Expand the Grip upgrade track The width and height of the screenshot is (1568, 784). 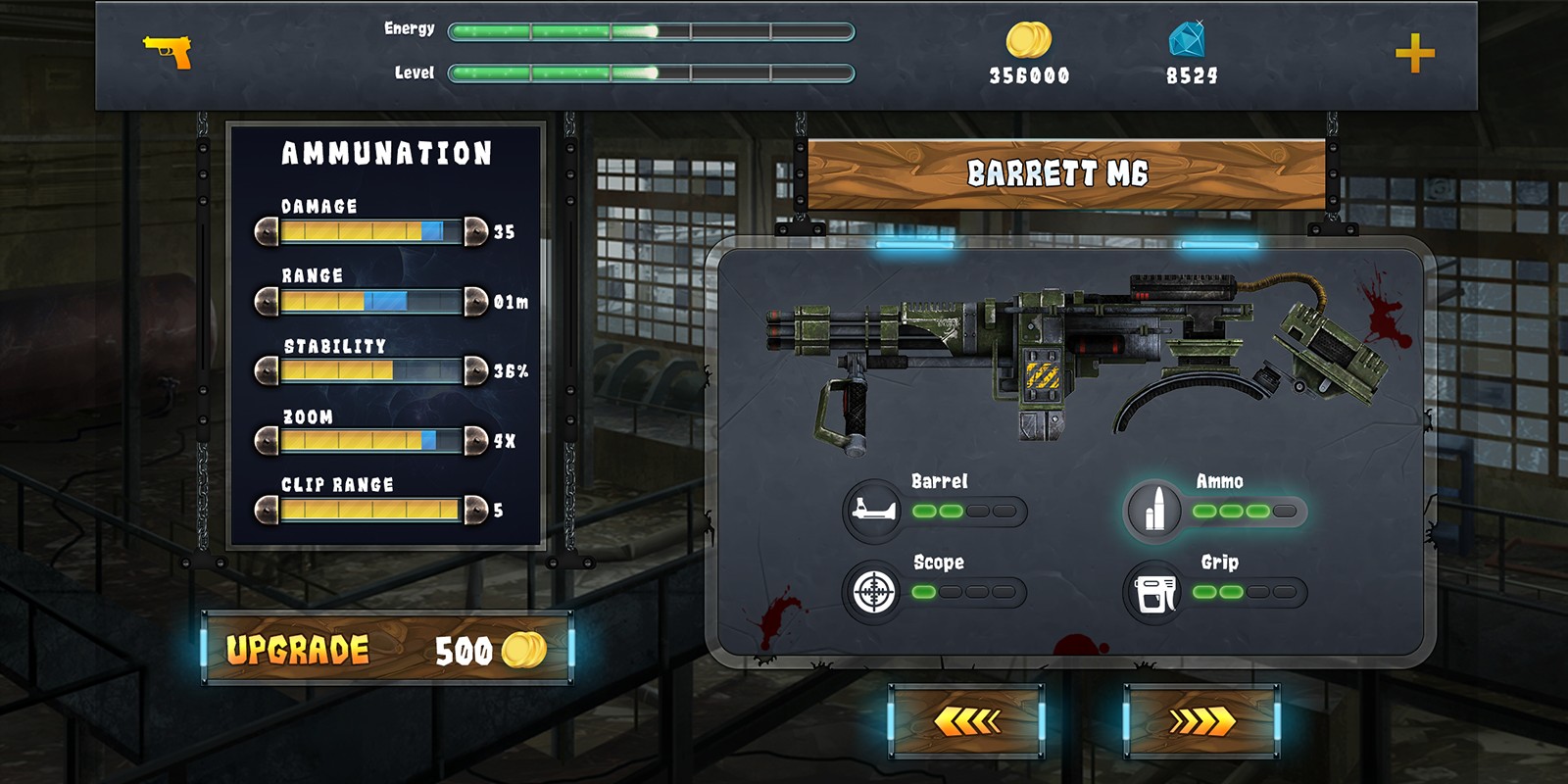[x=1245, y=591]
